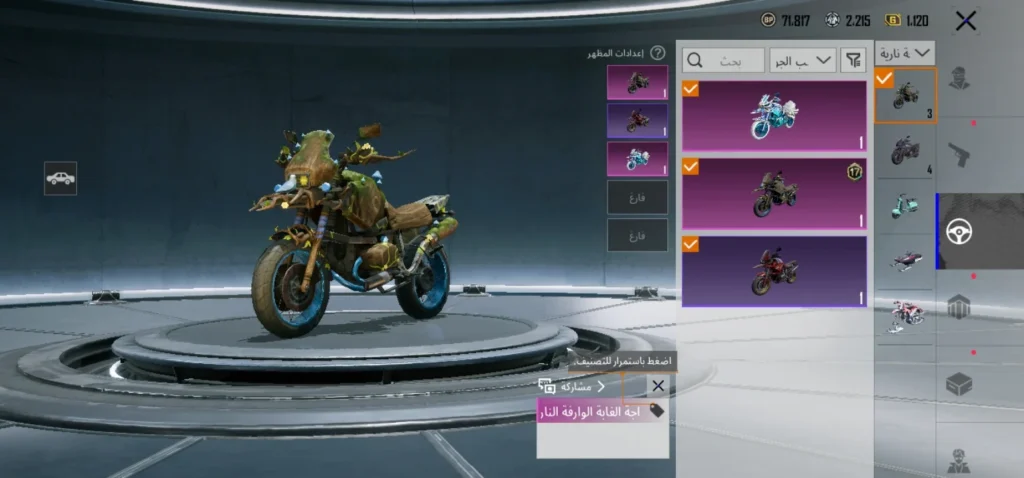This screenshot has height=478, width=1024.
Task: Select the blue motorcycle appearance preset slot
Action: pos(637,158)
